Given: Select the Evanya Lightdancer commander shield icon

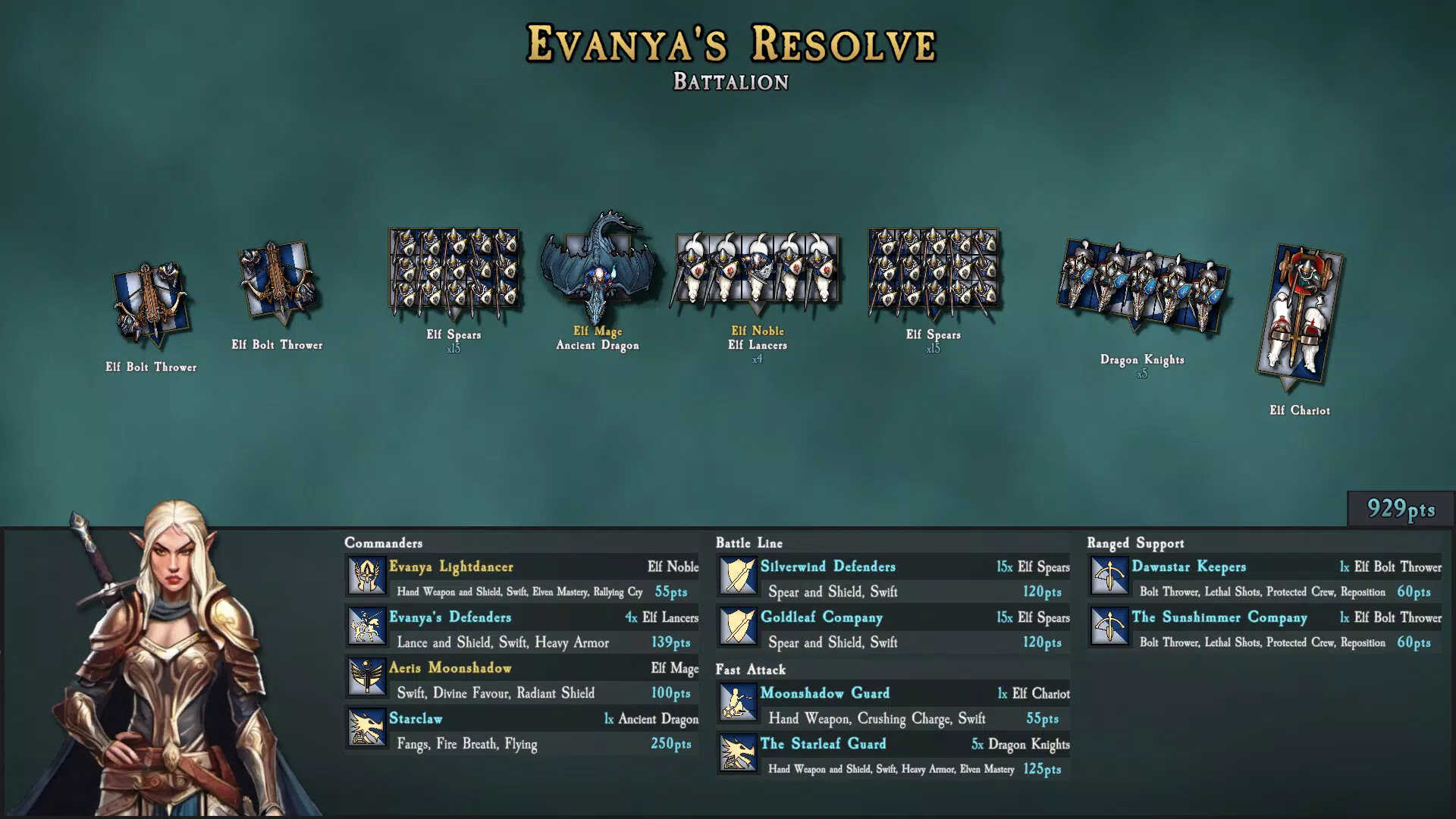Looking at the screenshot, I should coord(366,576).
